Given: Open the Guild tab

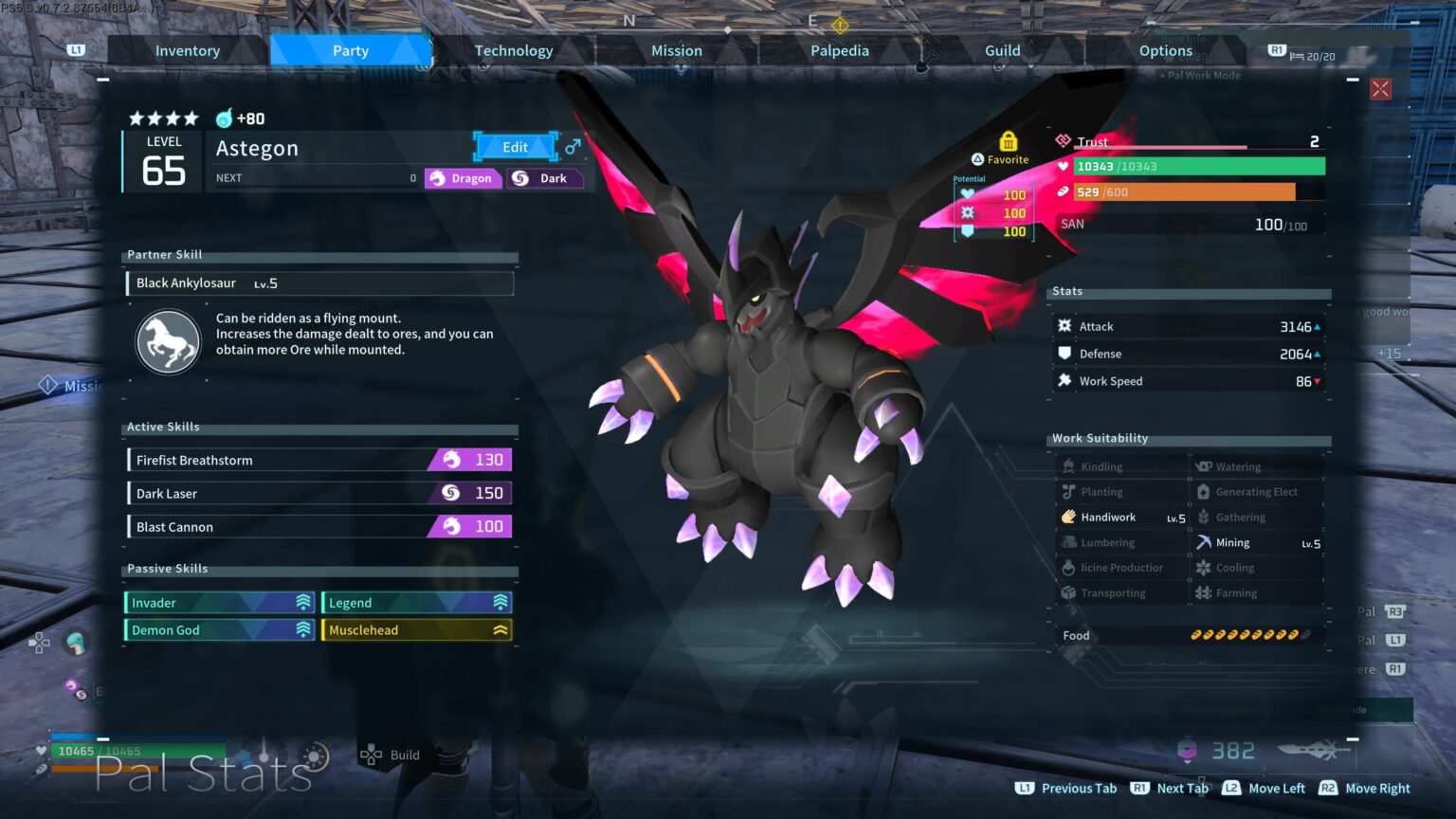Looking at the screenshot, I should click(1003, 51).
